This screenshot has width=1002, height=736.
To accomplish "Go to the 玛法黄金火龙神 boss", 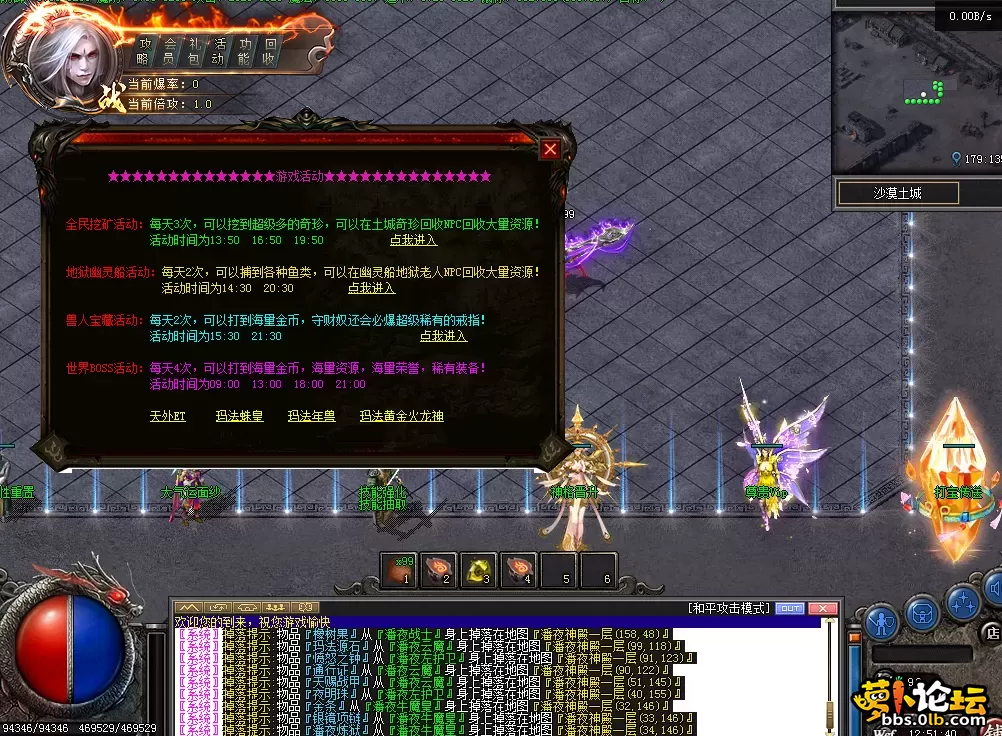I will click(x=401, y=416).
